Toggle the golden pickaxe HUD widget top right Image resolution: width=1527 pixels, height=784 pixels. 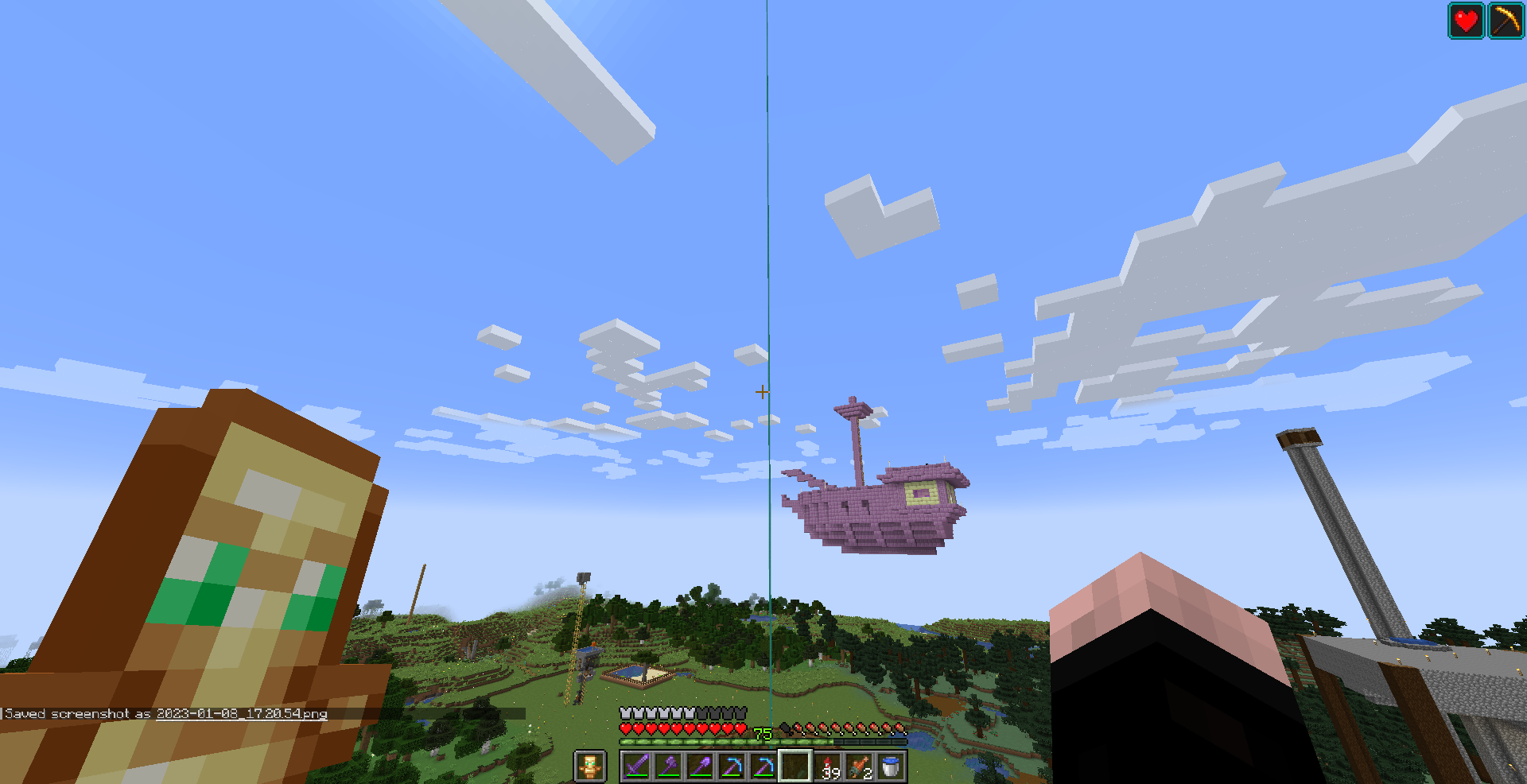(x=1505, y=21)
